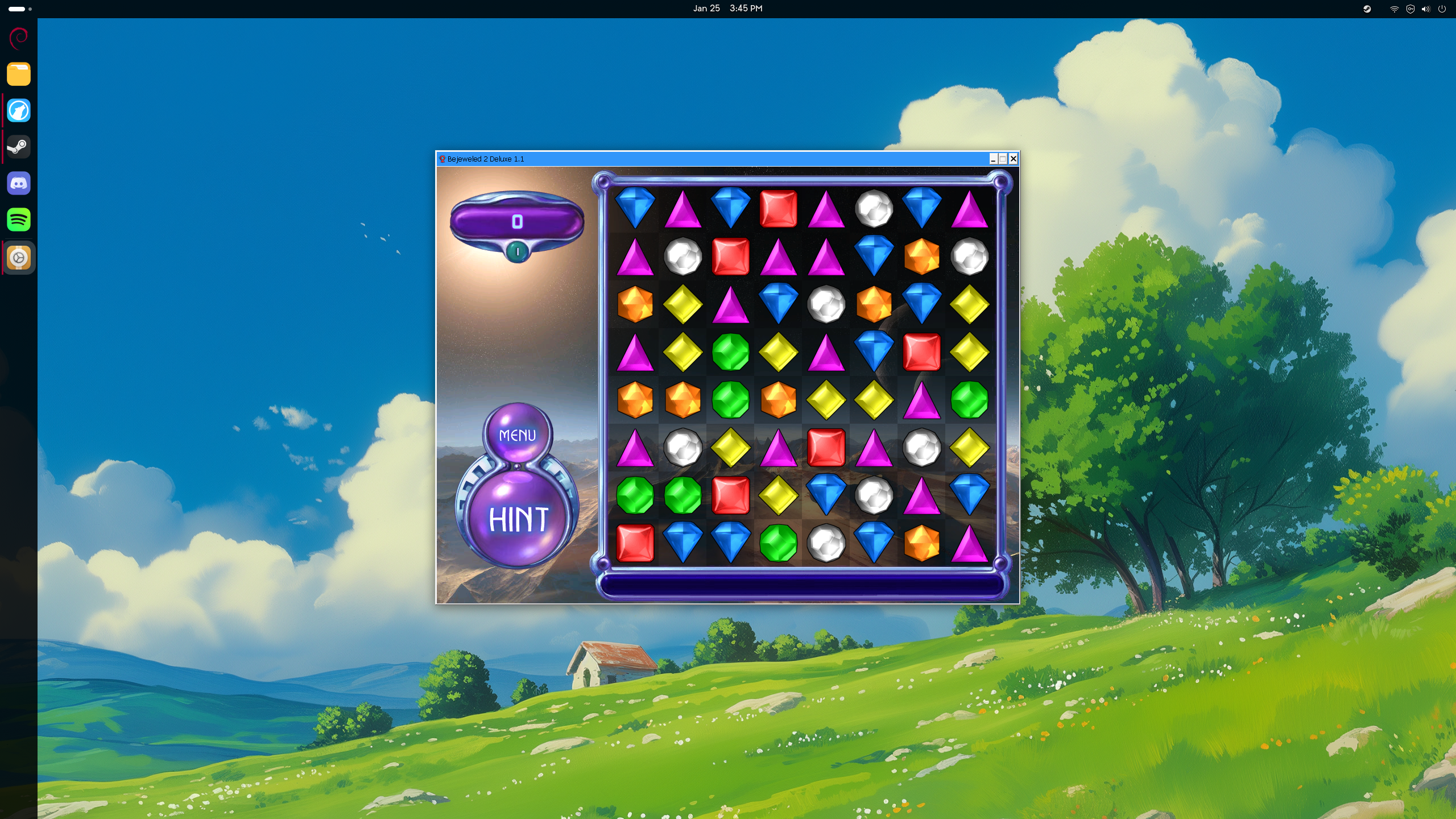Click the clock showing 3:45 PM
Image resolution: width=1456 pixels, height=819 pixels.
(x=745, y=8)
